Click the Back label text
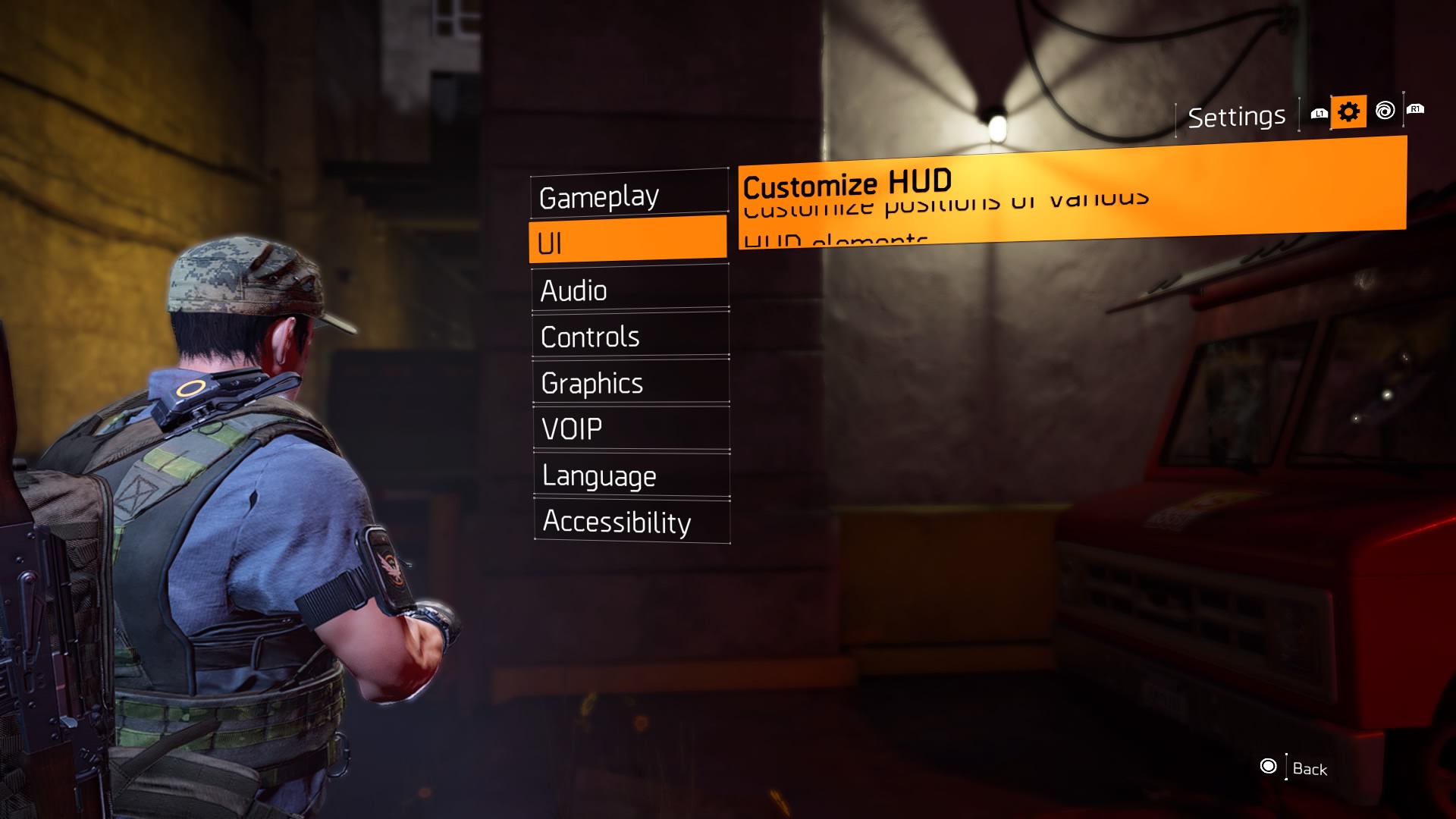This screenshot has width=1456, height=819. coord(1310,769)
